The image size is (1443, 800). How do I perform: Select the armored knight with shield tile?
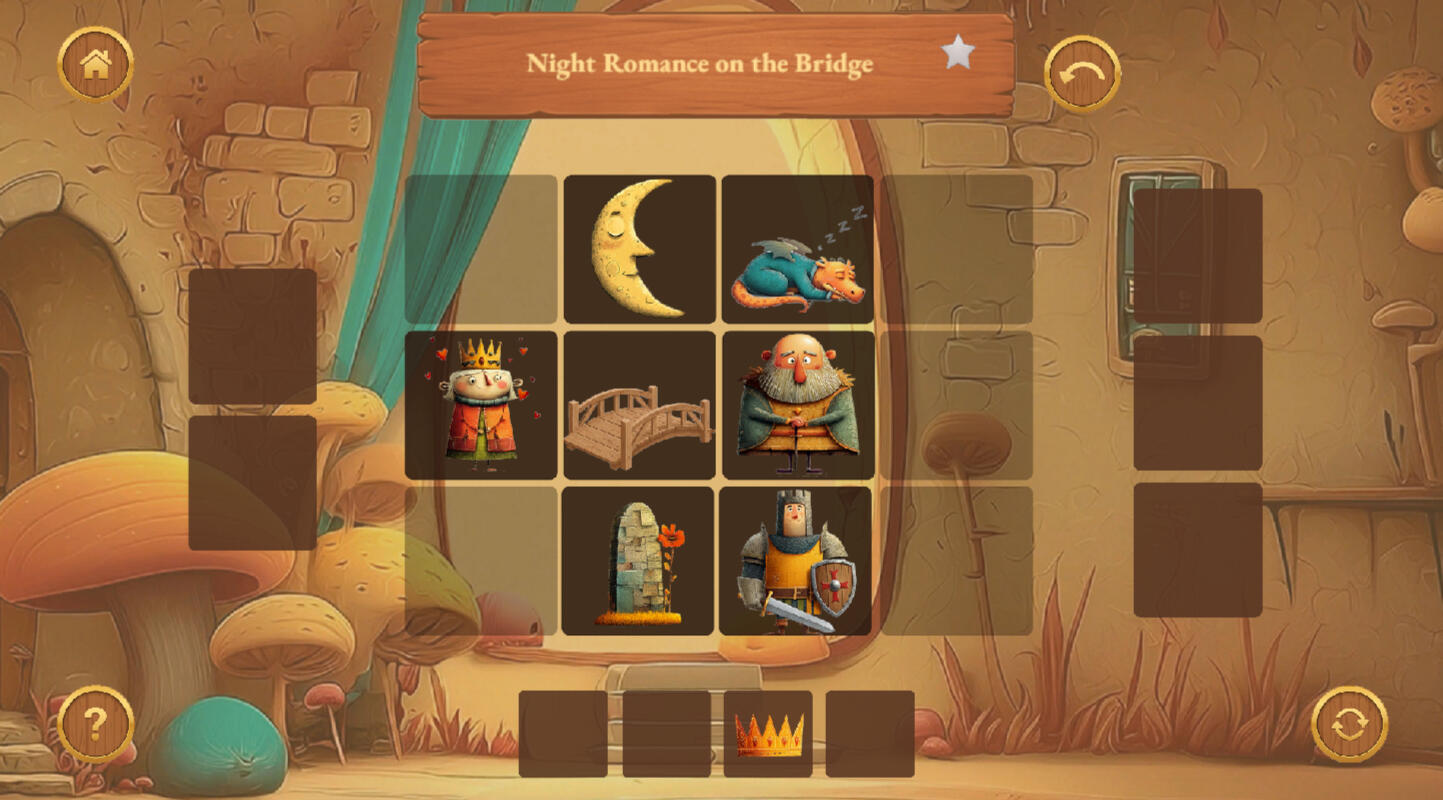[796, 561]
